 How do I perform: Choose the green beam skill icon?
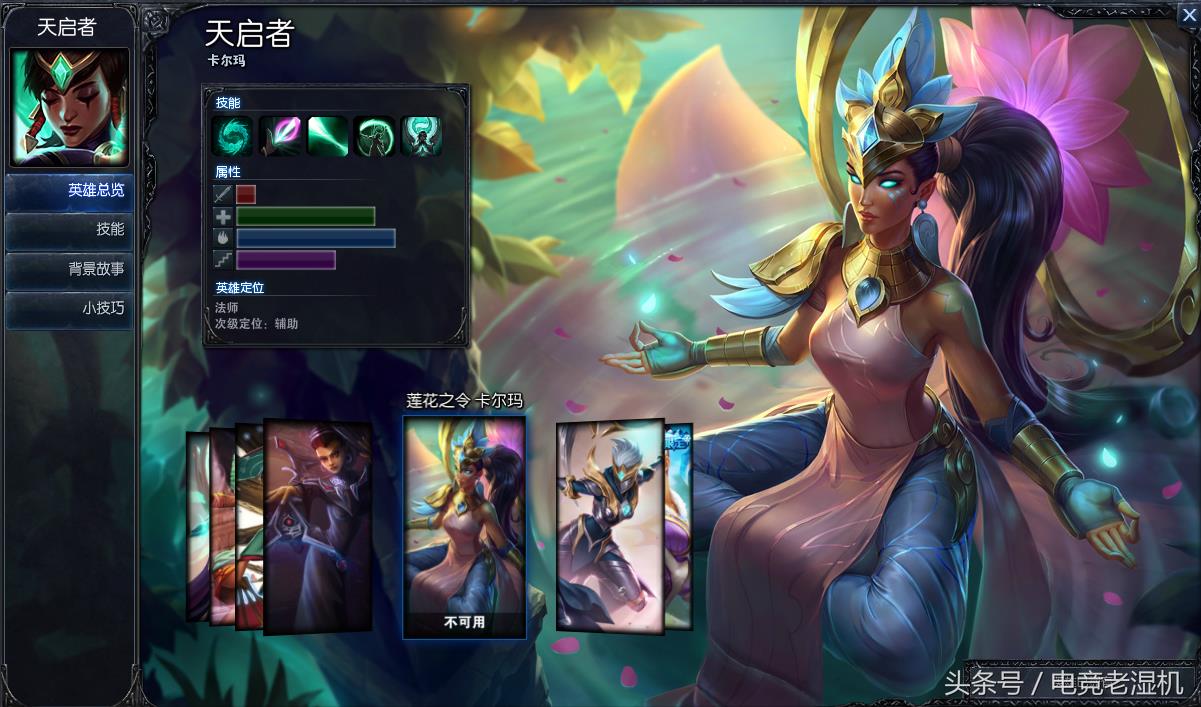pyautogui.click(x=328, y=136)
